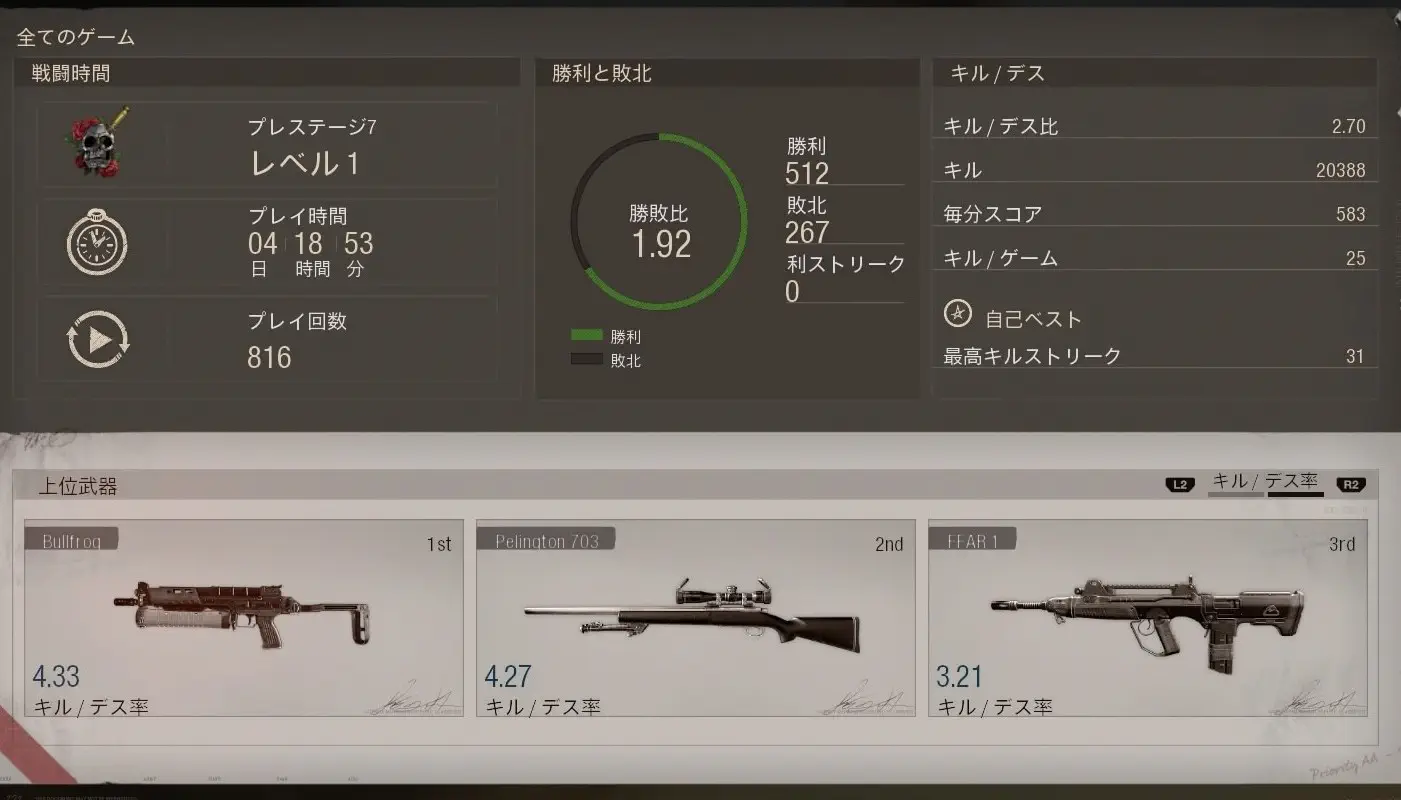Toggle the キル/デス率 sort option
Screen dimensions: 1401x800
pyautogui.click(x=1265, y=482)
